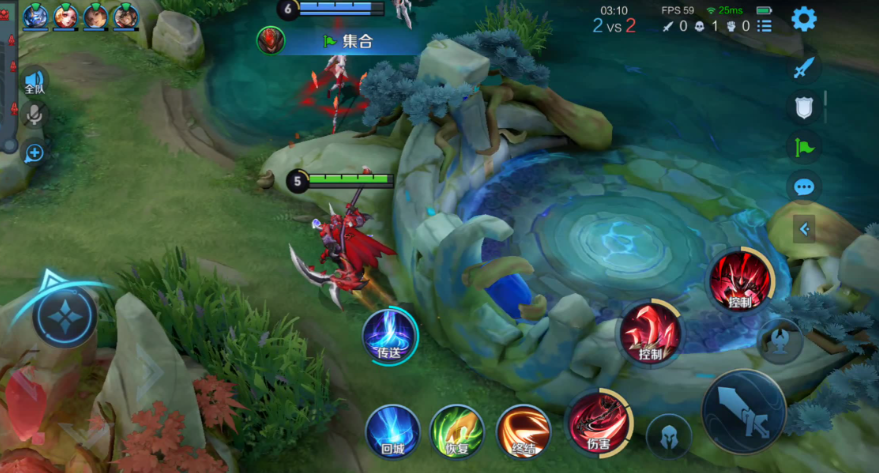Open the settings gear menu
The image size is (879, 473).
point(803,19)
